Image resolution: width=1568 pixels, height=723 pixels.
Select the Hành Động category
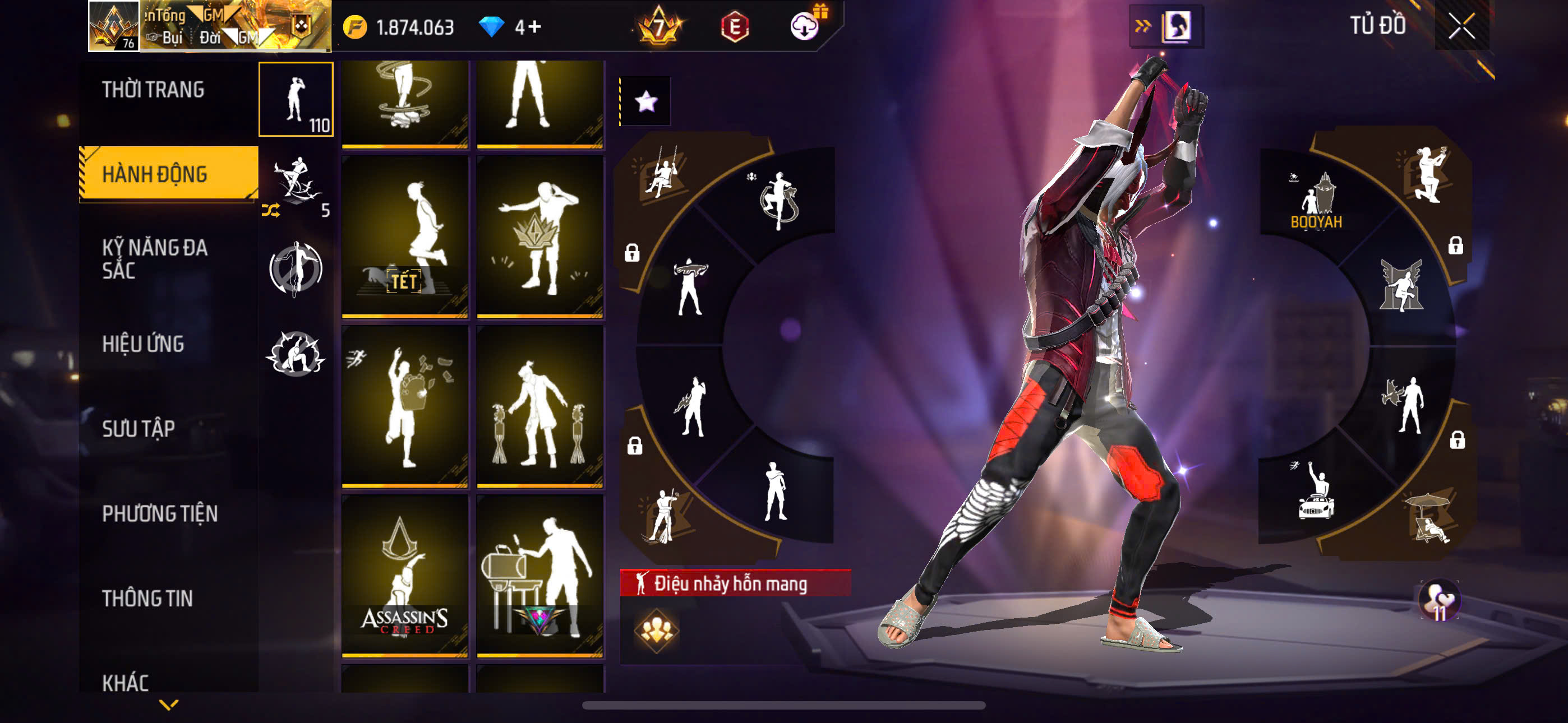coord(155,174)
